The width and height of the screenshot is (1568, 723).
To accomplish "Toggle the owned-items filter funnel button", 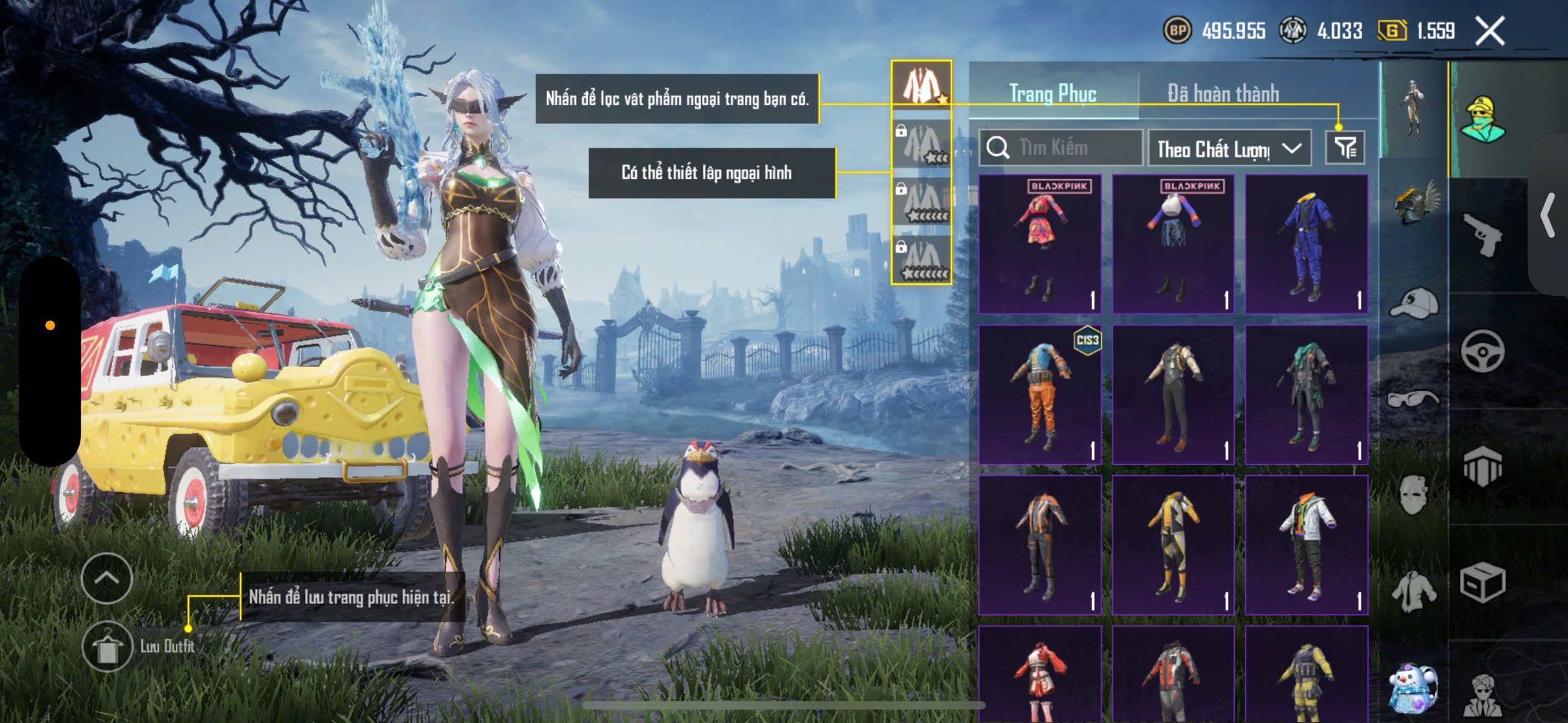I will pyautogui.click(x=1345, y=148).
